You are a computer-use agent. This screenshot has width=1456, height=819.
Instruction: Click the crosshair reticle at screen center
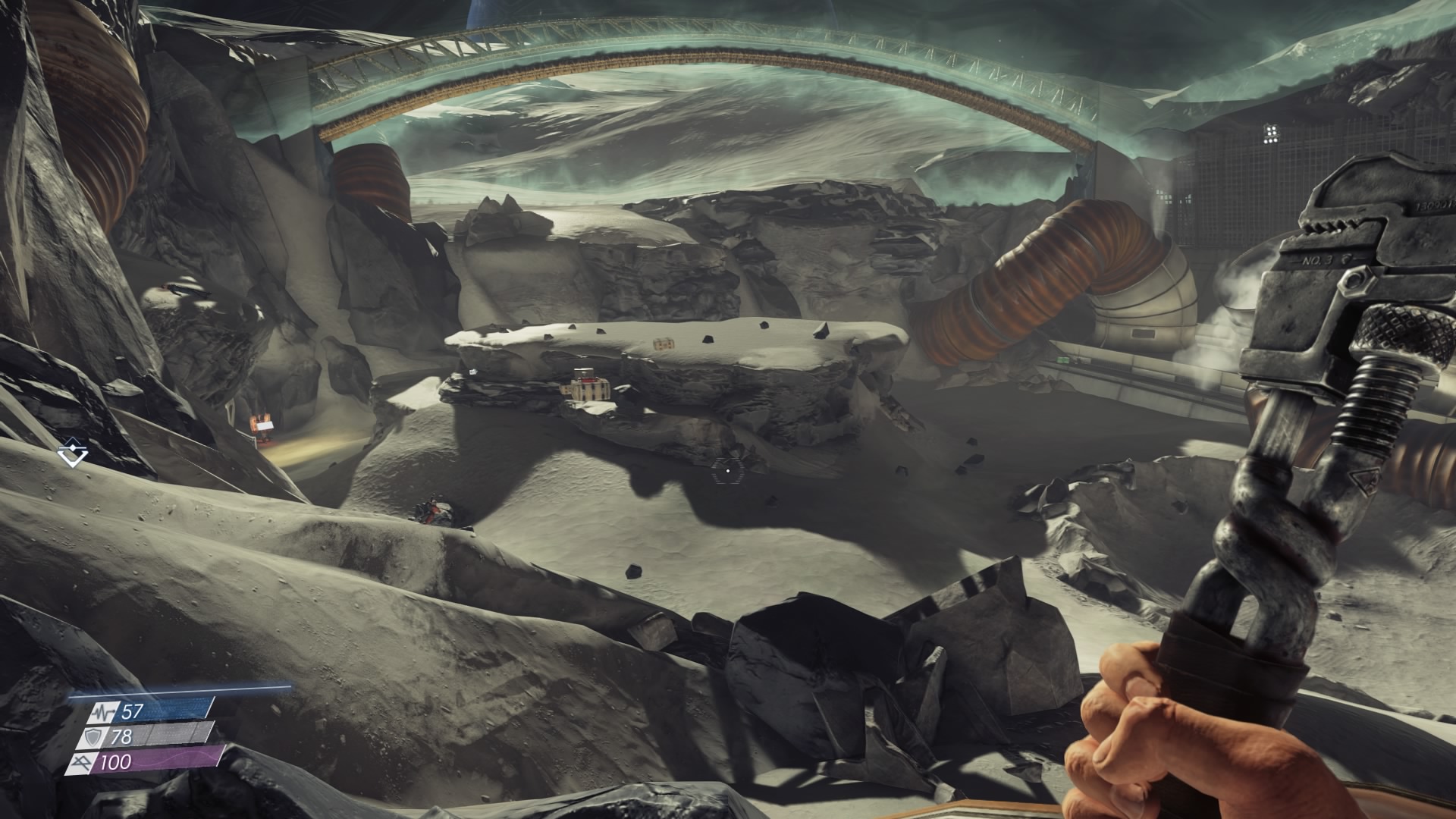click(x=728, y=470)
